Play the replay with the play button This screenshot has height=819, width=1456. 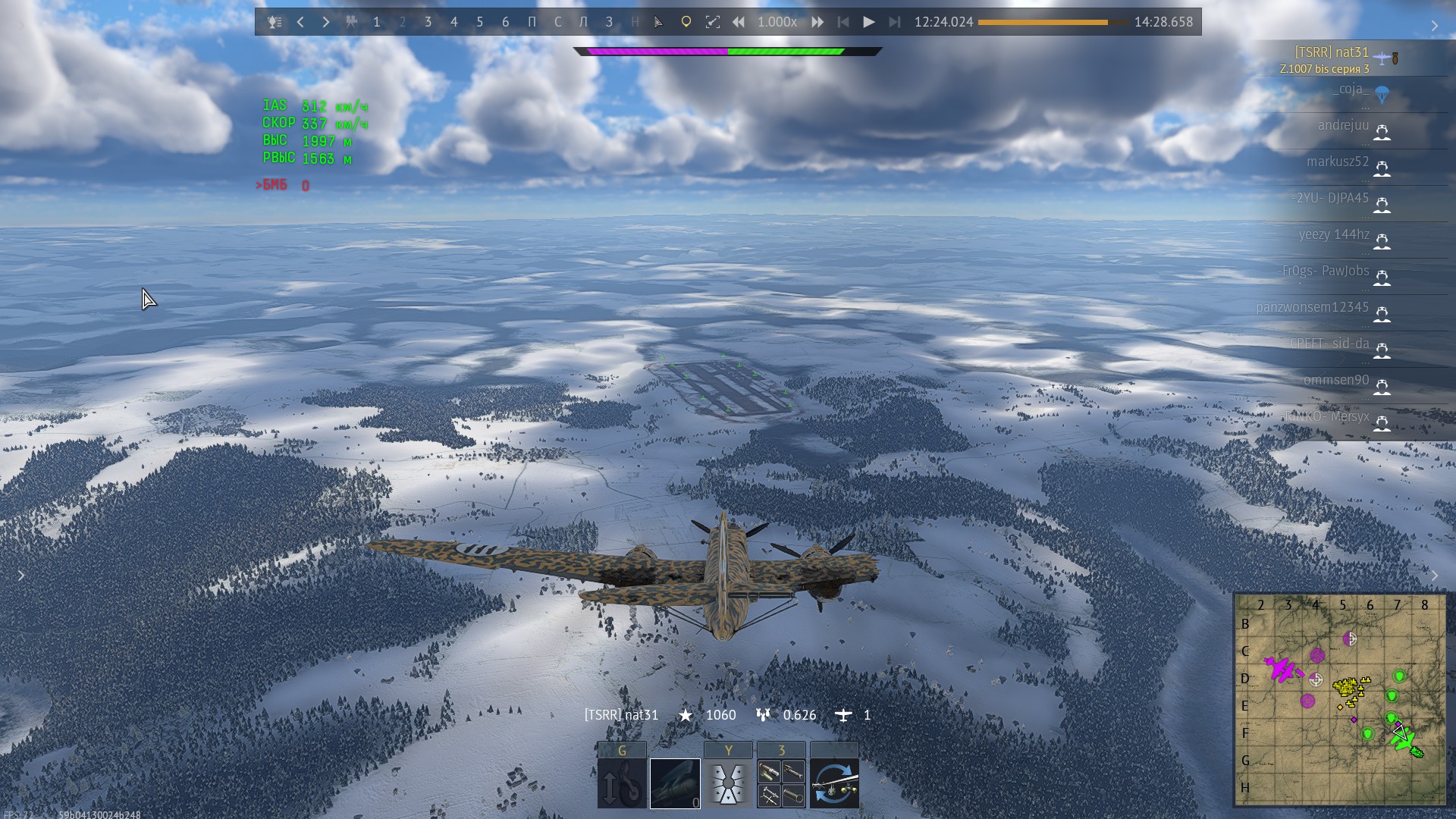coord(869,22)
